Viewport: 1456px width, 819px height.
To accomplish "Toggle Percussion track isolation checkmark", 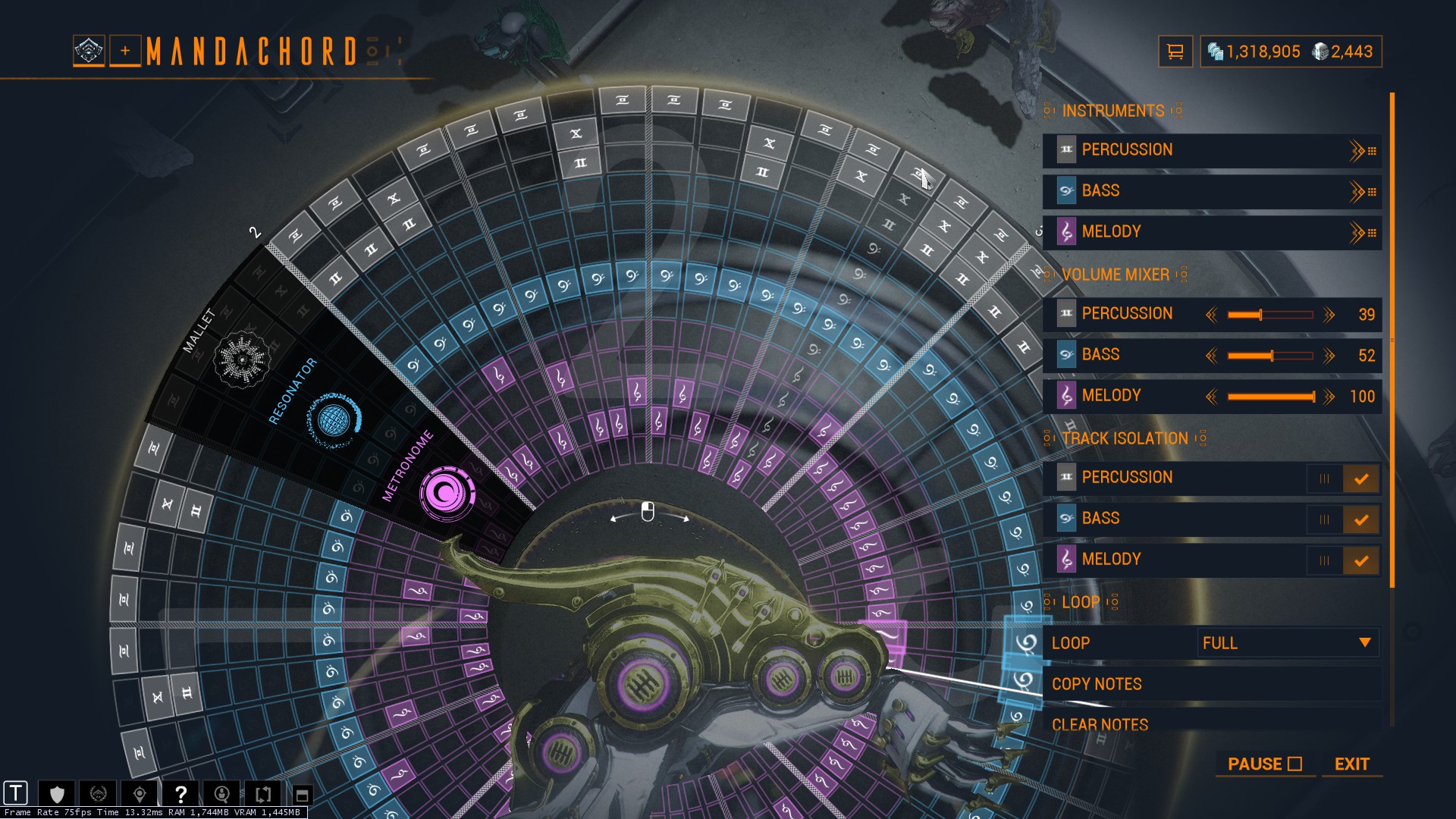I will click(1360, 479).
